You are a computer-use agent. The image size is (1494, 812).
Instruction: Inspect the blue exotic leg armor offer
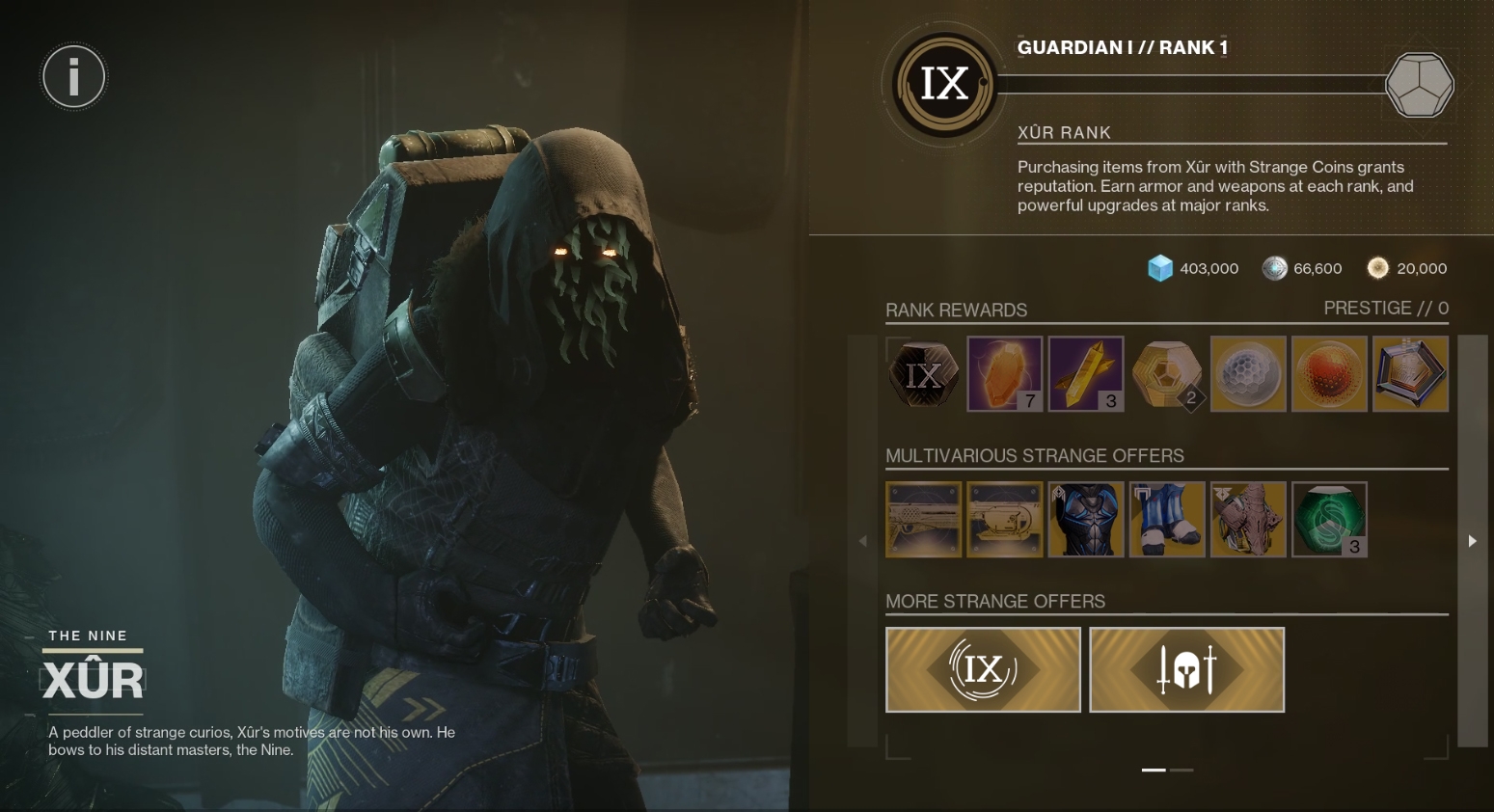[1167, 520]
